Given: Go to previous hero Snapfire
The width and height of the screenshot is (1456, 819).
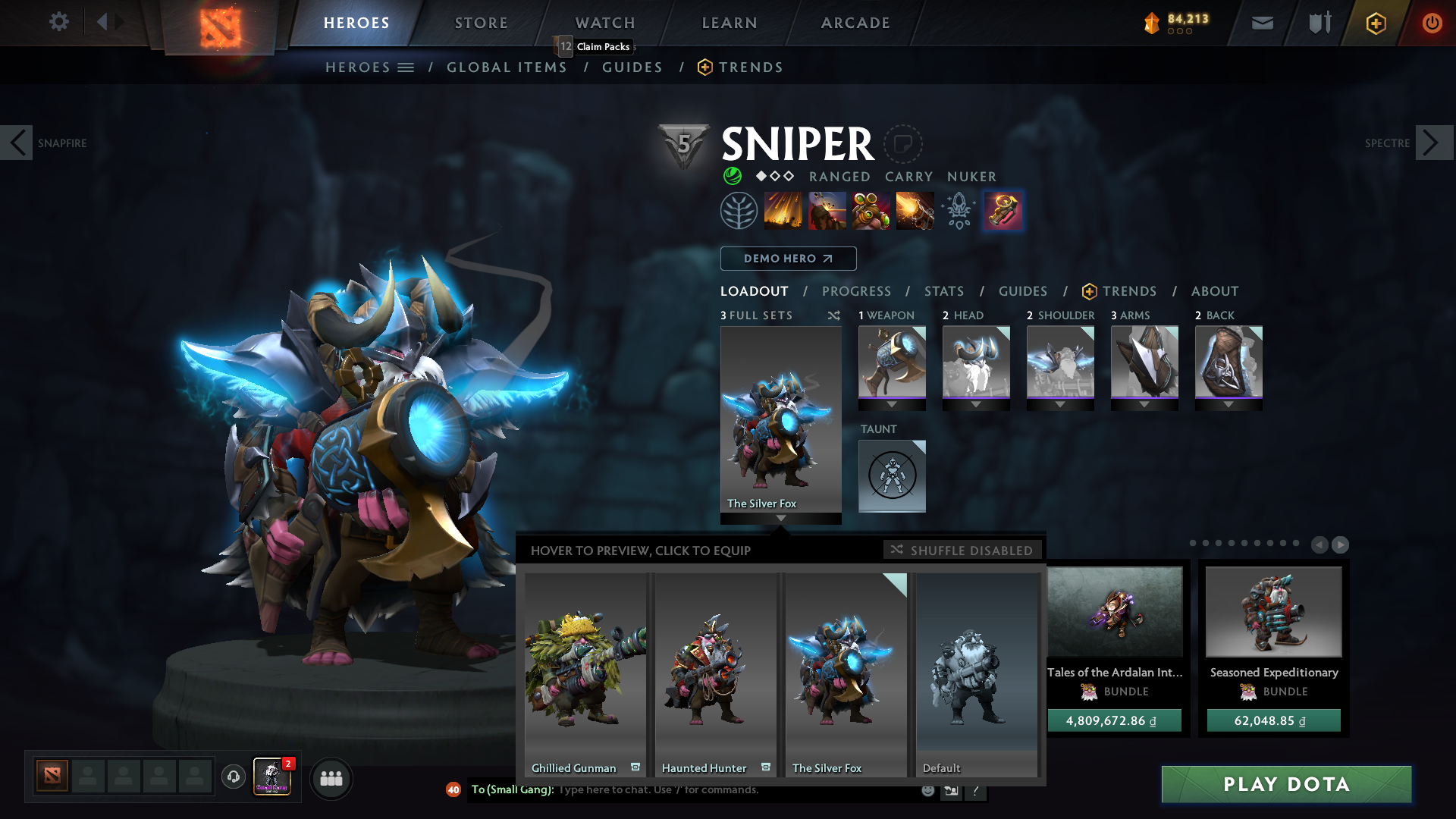Looking at the screenshot, I should [x=17, y=143].
